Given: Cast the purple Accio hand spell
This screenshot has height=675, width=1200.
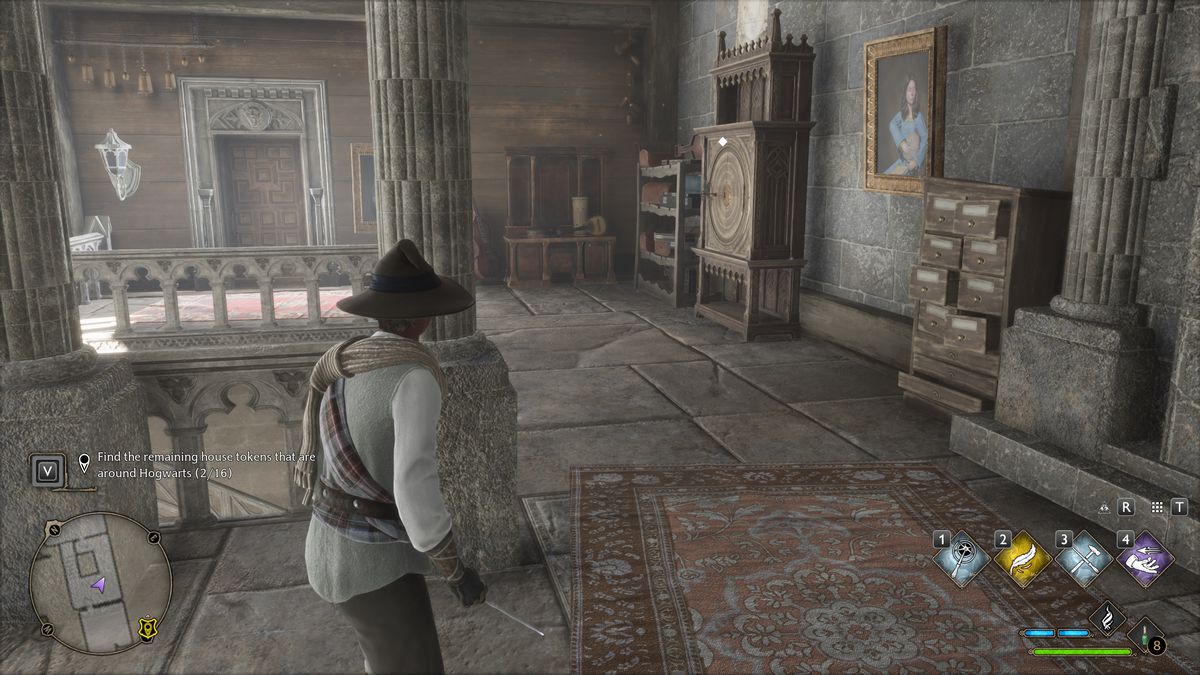Looking at the screenshot, I should tap(1145, 558).
